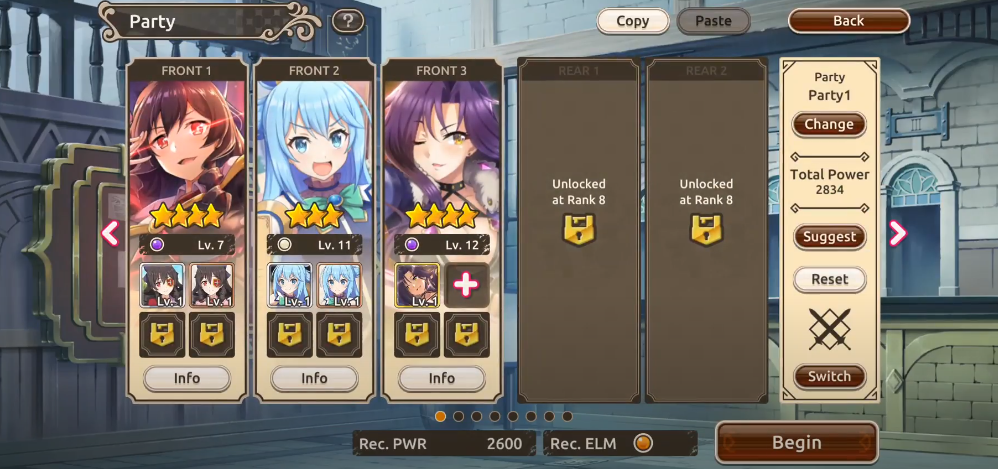The image size is (998, 469).
Task: Reset the party lineup
Action: pos(829,280)
